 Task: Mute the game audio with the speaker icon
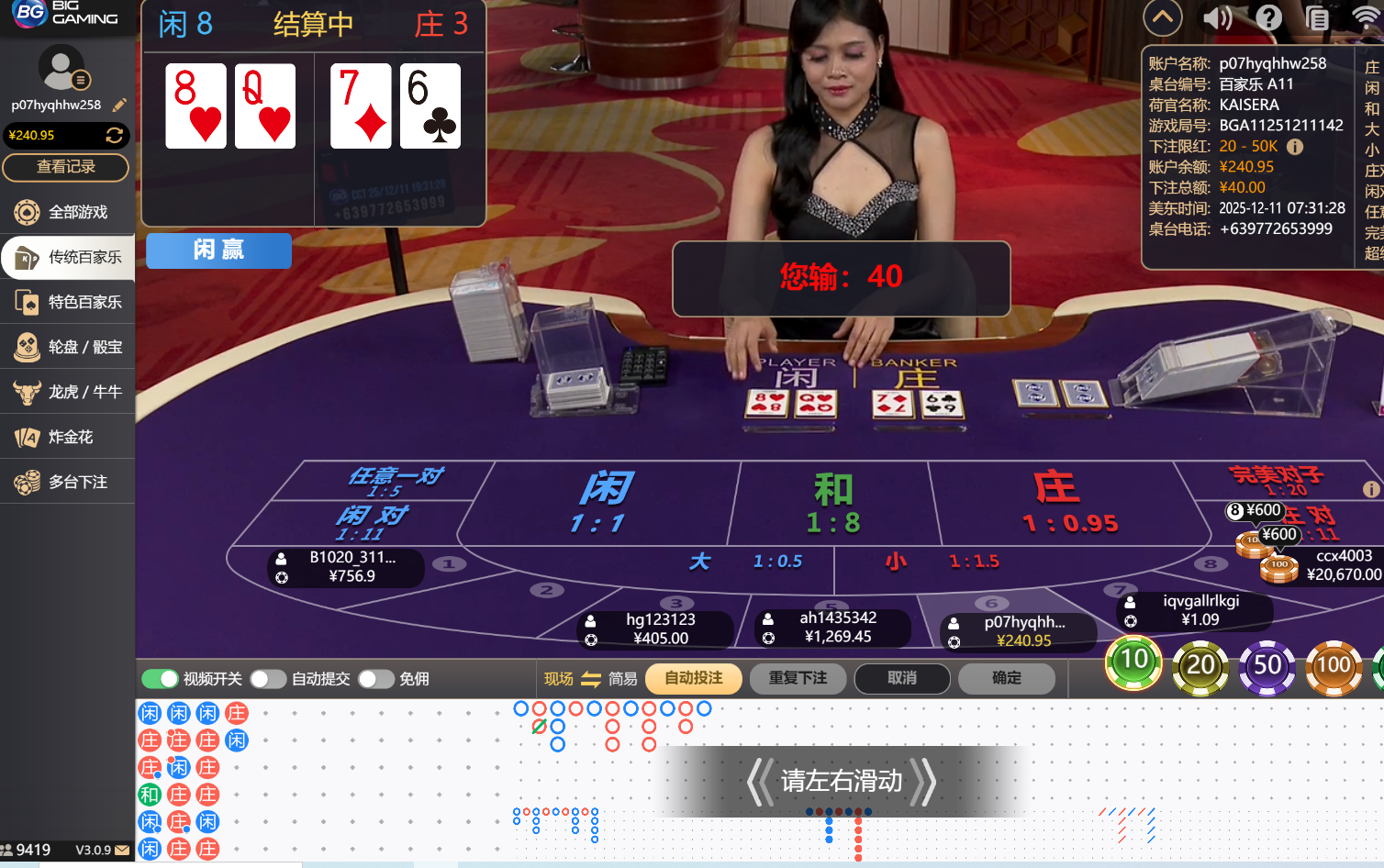tap(1217, 17)
